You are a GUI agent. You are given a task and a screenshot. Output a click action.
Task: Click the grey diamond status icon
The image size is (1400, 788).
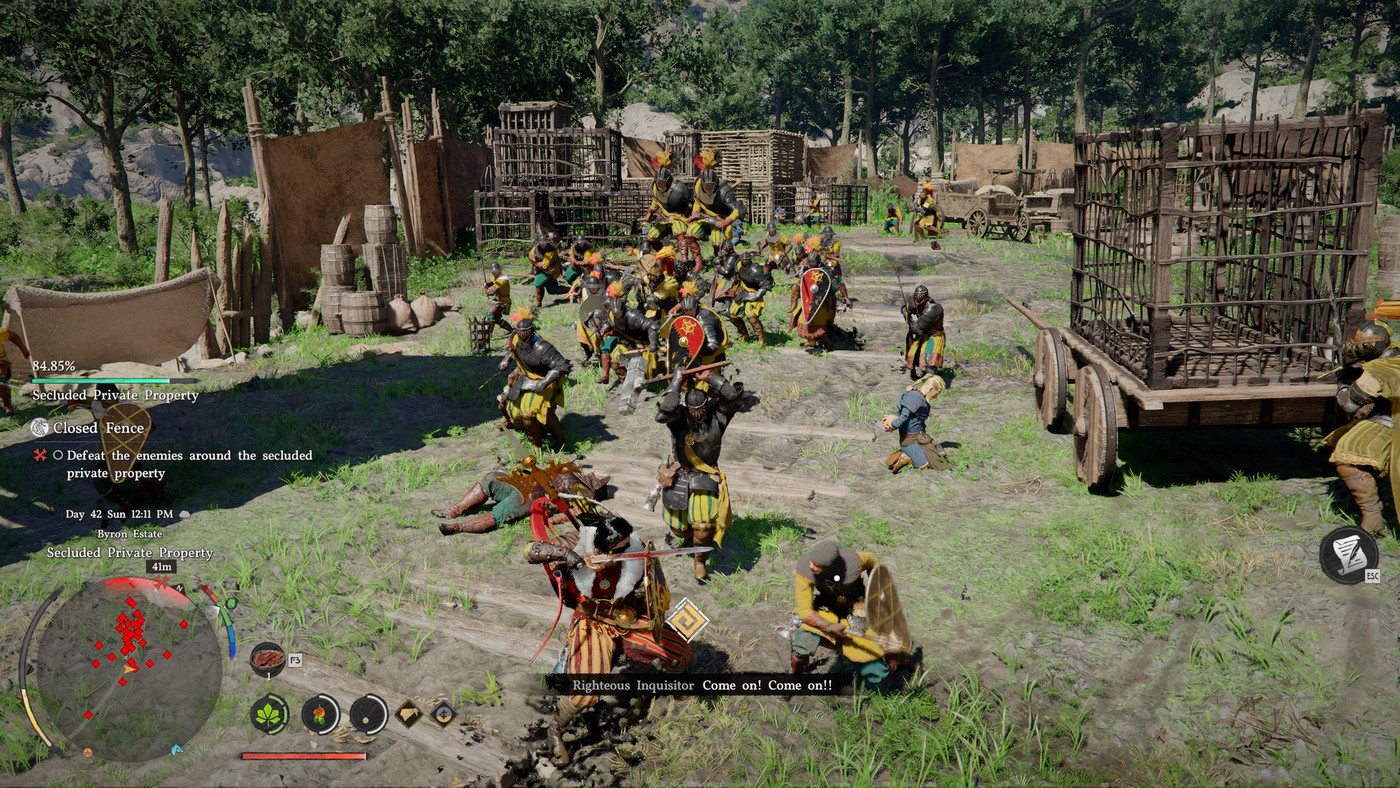(443, 713)
